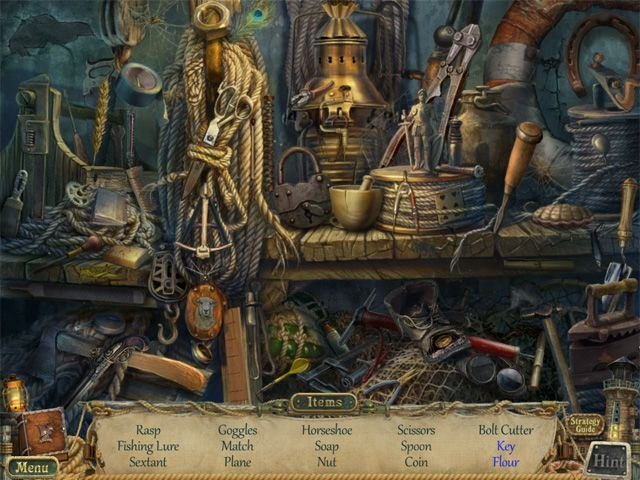Viewport: 640px width, 480px height.
Task: Select Bolt Cutter from the list
Action: pyautogui.click(x=506, y=430)
